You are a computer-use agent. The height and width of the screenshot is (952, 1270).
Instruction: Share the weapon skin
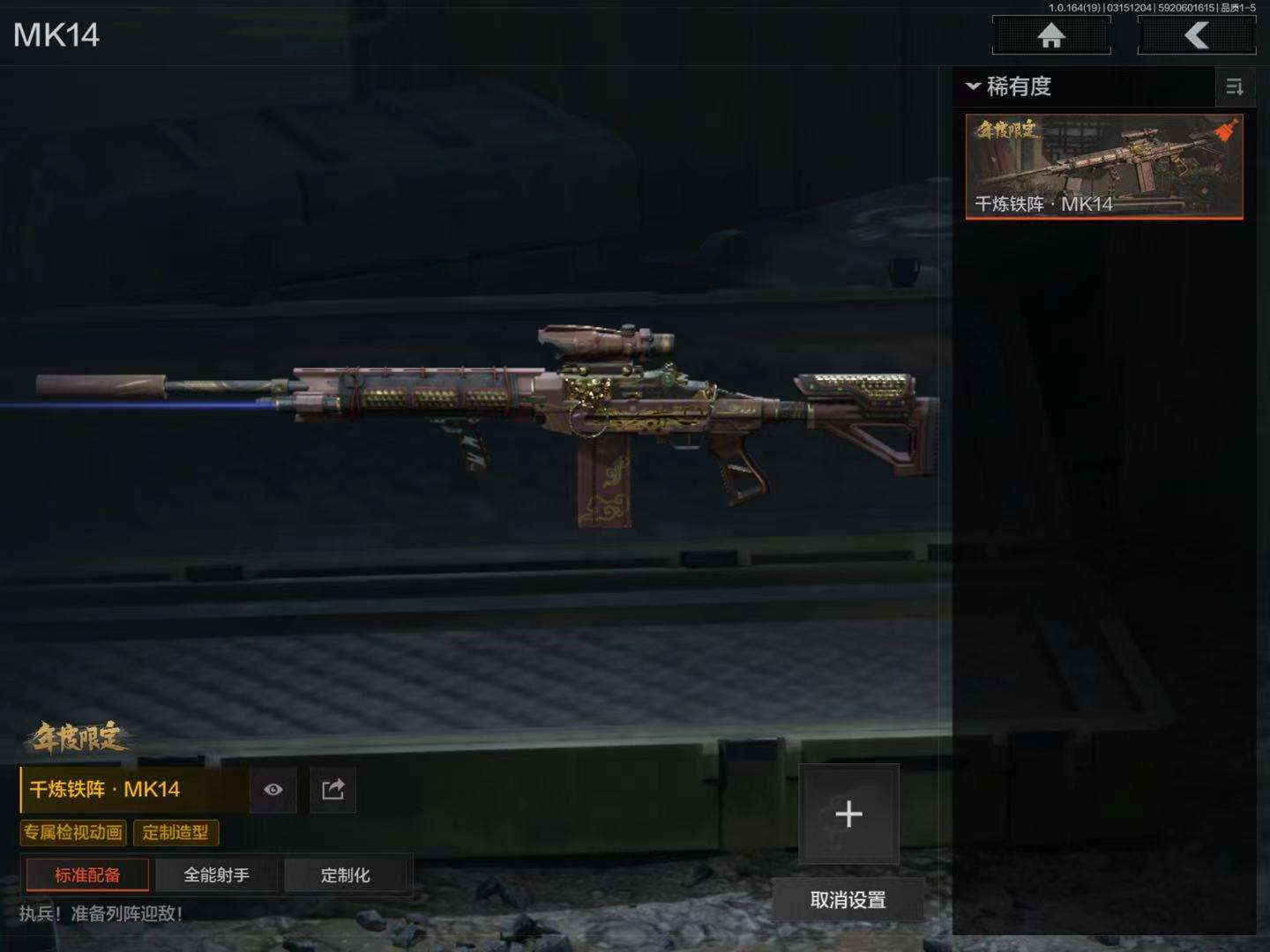tap(333, 789)
